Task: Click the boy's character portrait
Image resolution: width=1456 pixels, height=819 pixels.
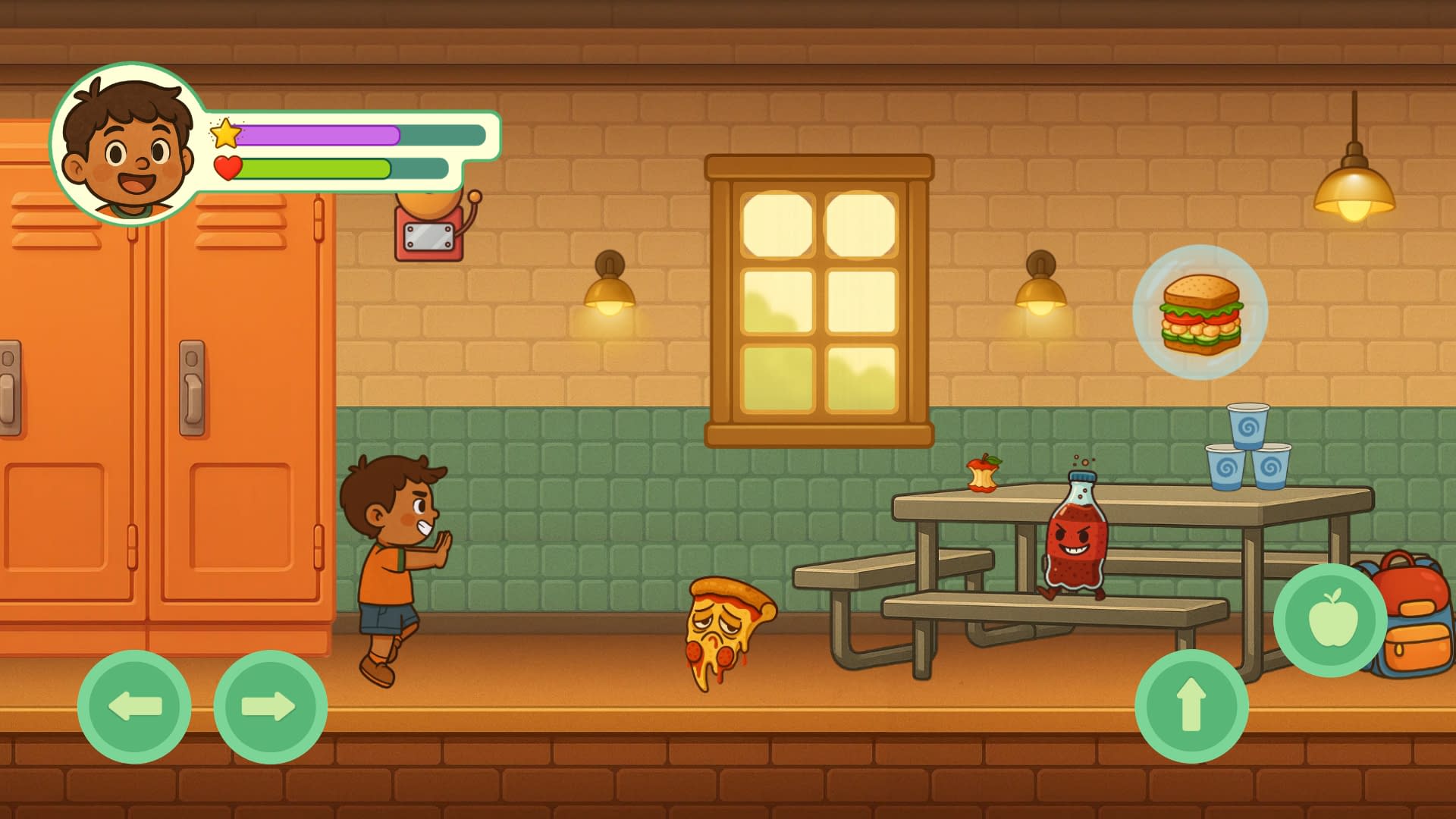Action: point(127,144)
